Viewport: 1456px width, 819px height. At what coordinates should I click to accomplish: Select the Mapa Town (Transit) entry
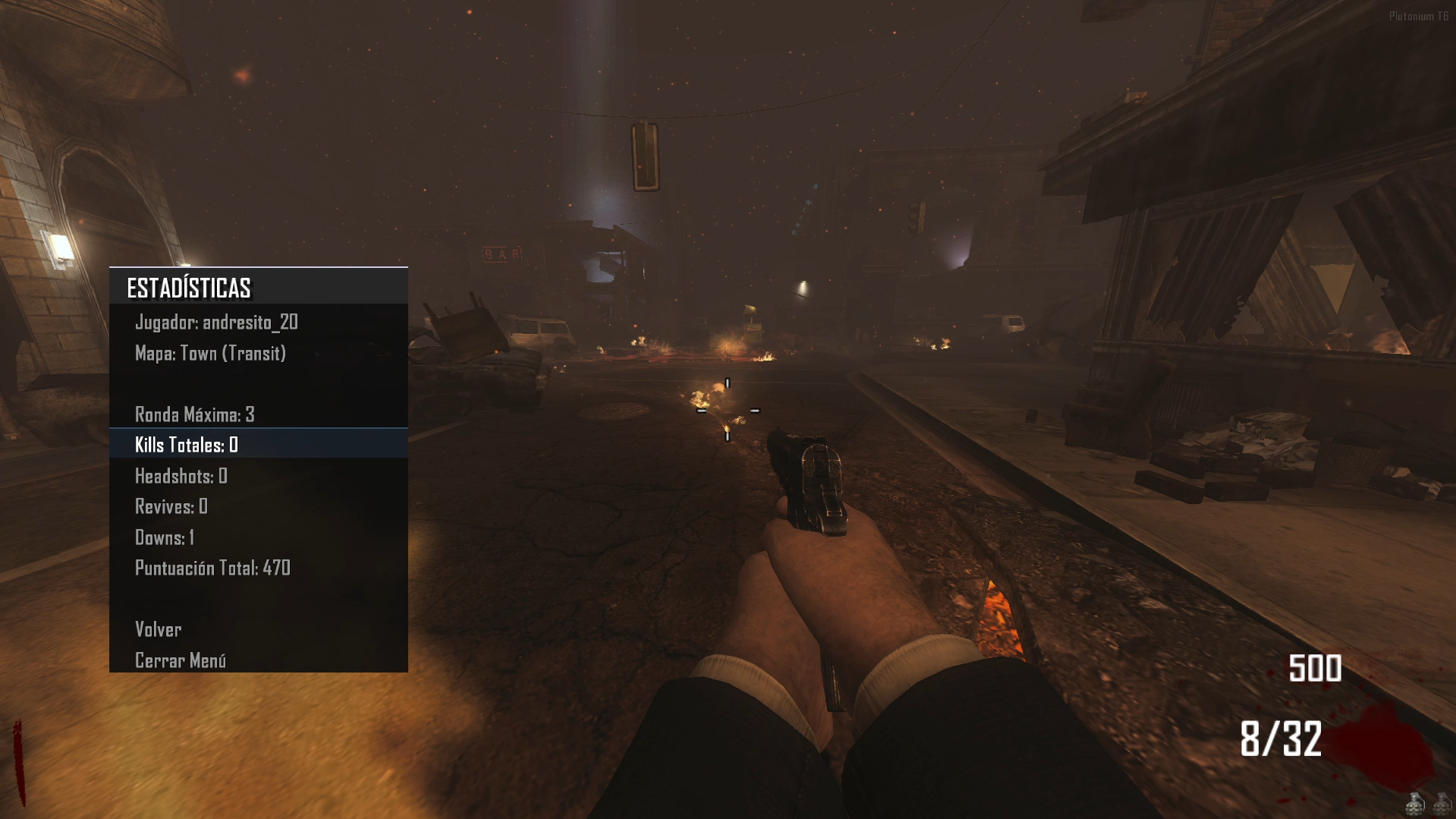(210, 353)
